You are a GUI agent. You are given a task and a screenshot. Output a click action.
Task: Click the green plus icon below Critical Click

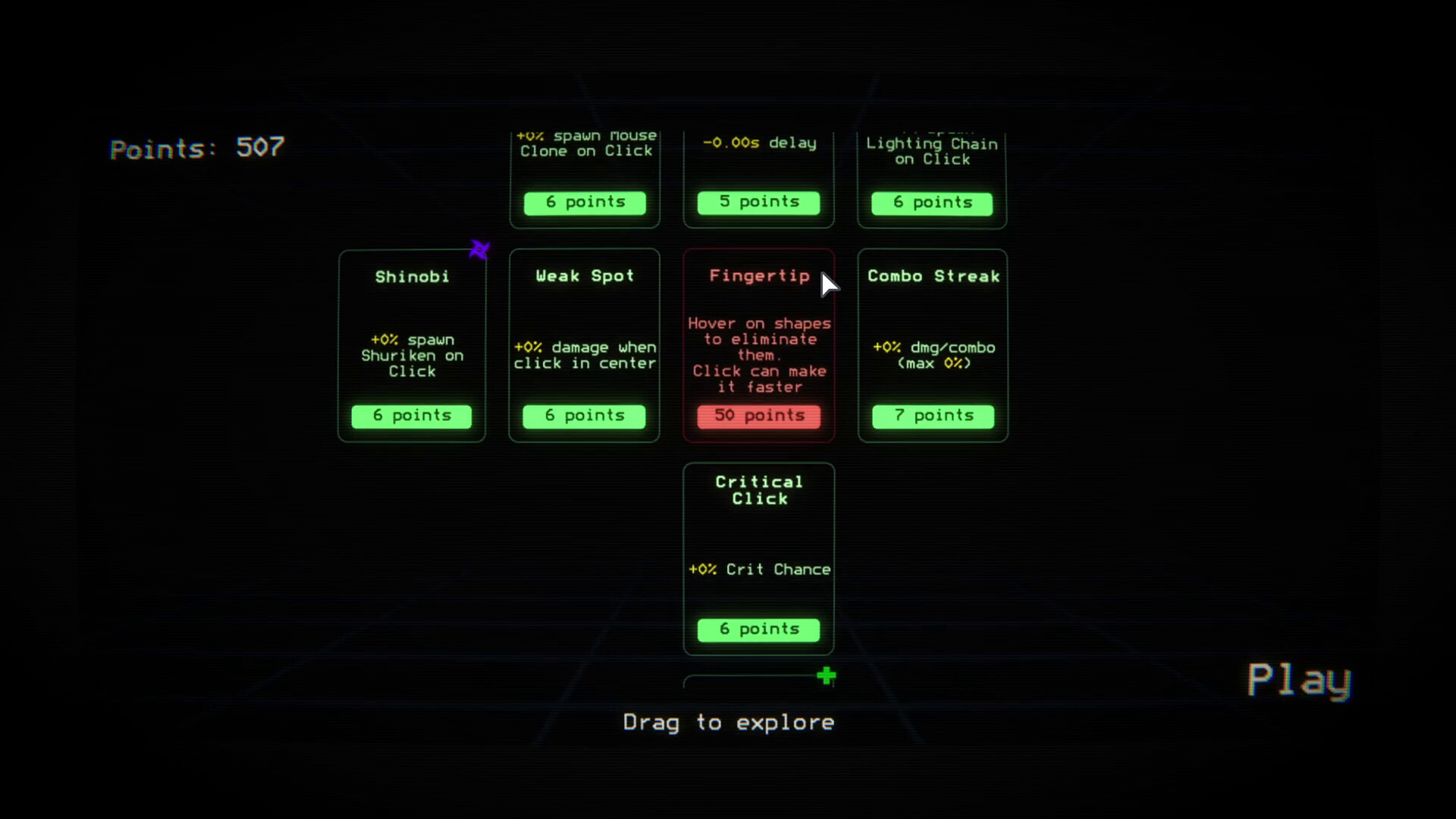pos(827,675)
